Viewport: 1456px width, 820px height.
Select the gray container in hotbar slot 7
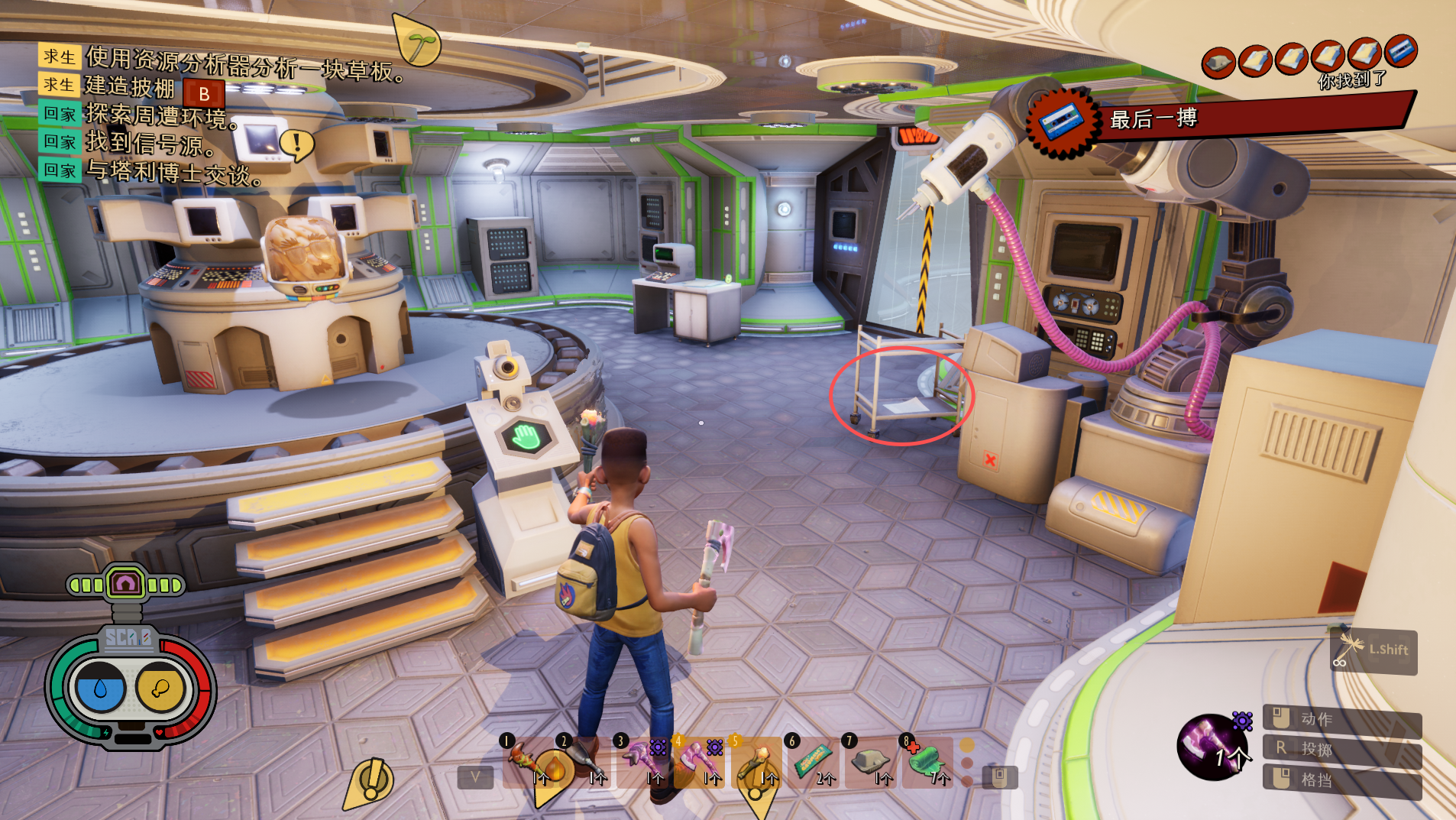tap(870, 761)
